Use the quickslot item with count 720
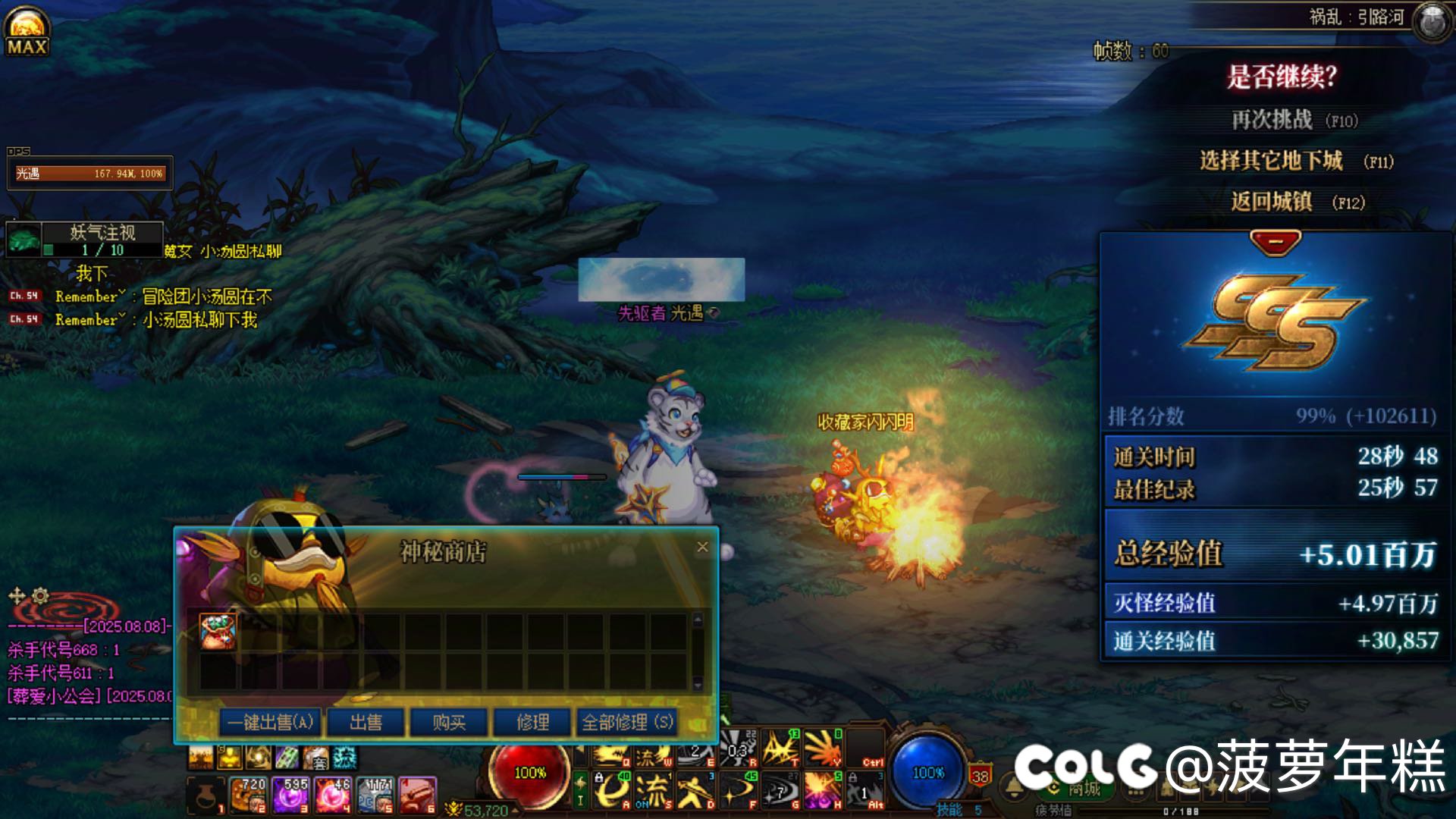Image resolution: width=1456 pixels, height=819 pixels. click(248, 795)
